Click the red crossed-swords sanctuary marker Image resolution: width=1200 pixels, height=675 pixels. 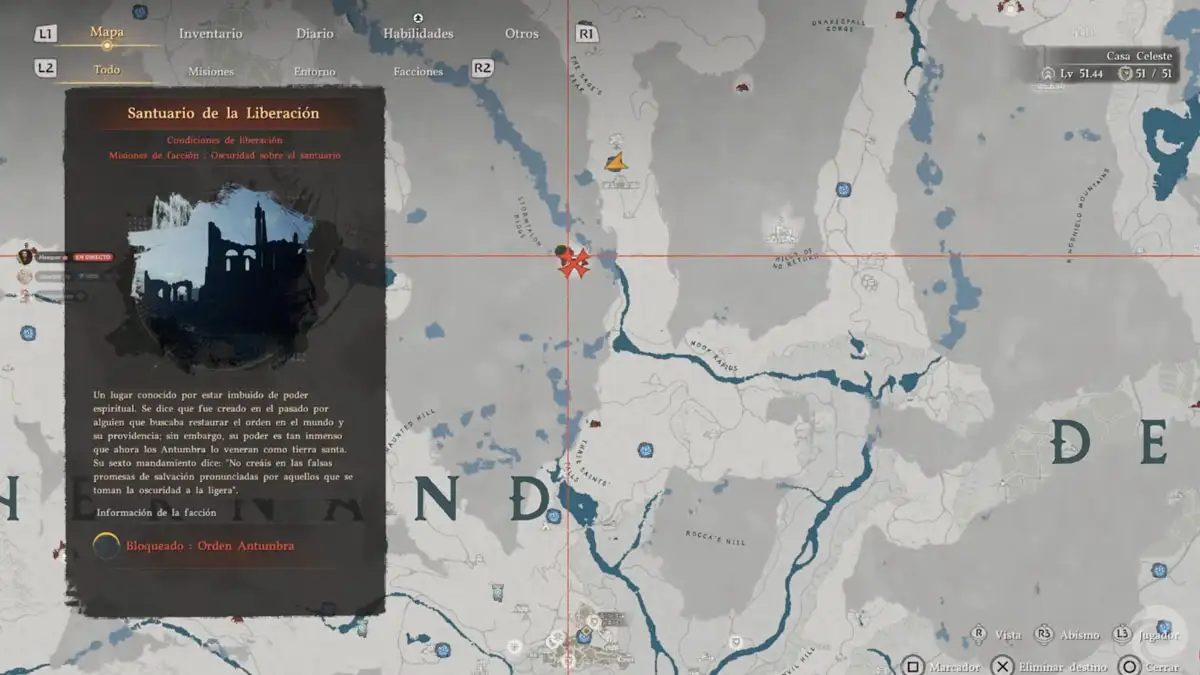tap(573, 263)
